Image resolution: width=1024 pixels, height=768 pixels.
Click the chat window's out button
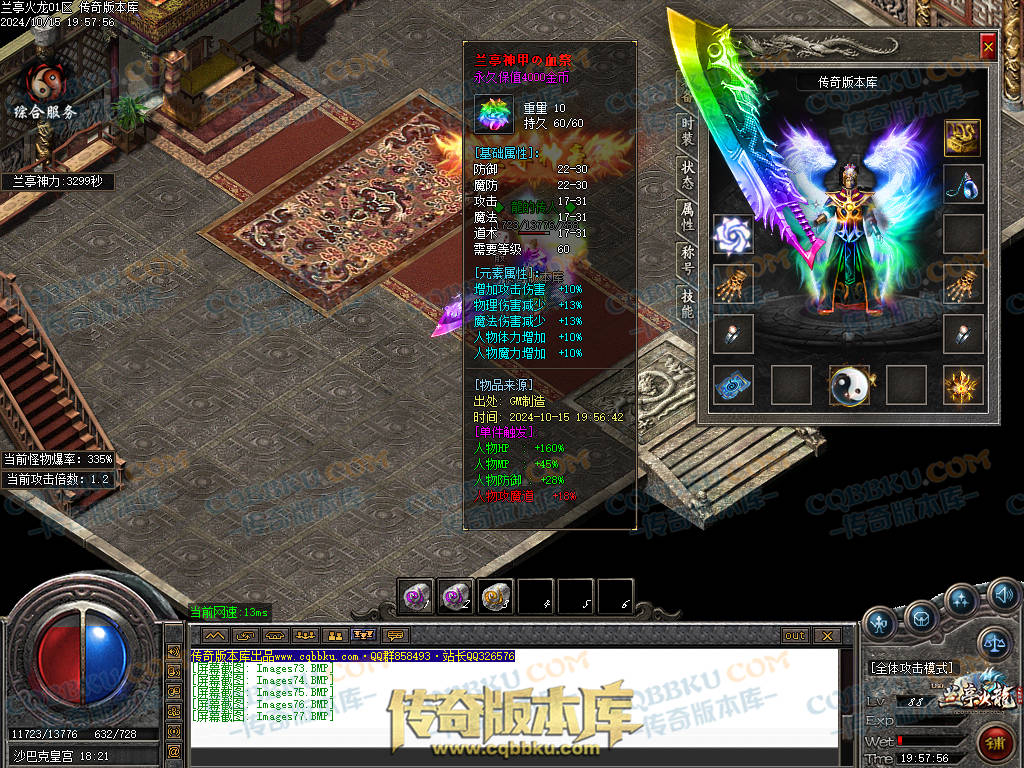coord(795,636)
